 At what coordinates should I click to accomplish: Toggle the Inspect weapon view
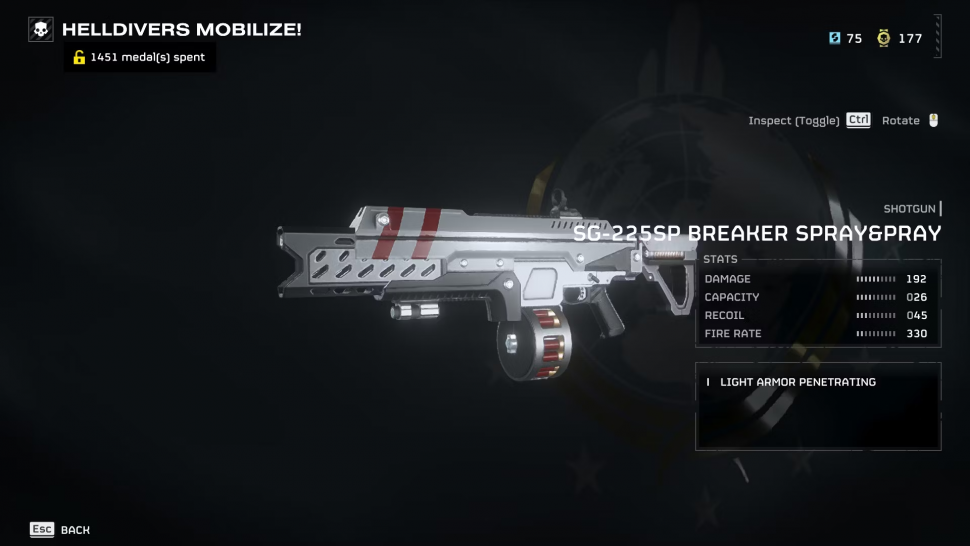click(x=808, y=121)
